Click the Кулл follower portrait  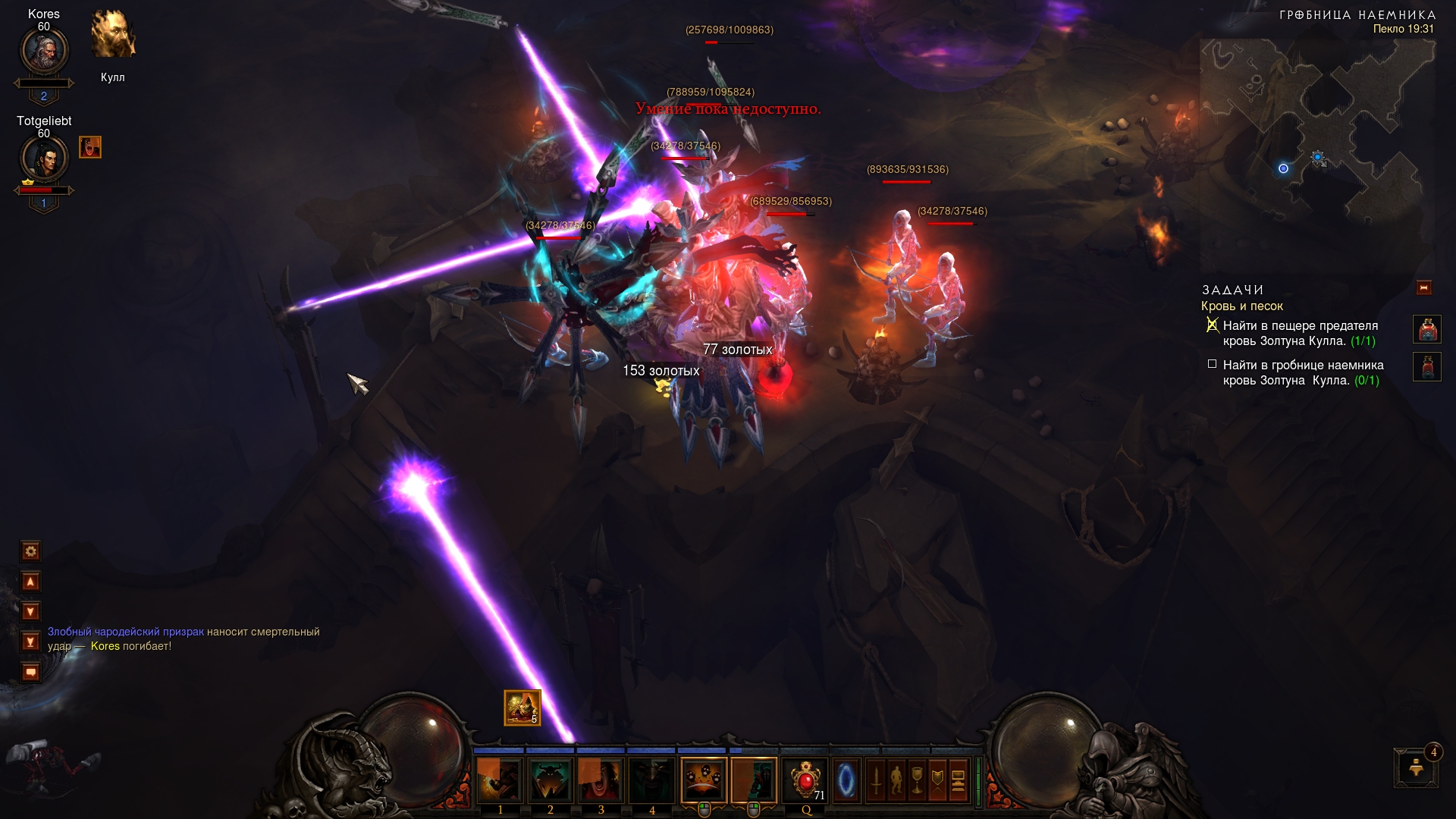click(x=113, y=35)
